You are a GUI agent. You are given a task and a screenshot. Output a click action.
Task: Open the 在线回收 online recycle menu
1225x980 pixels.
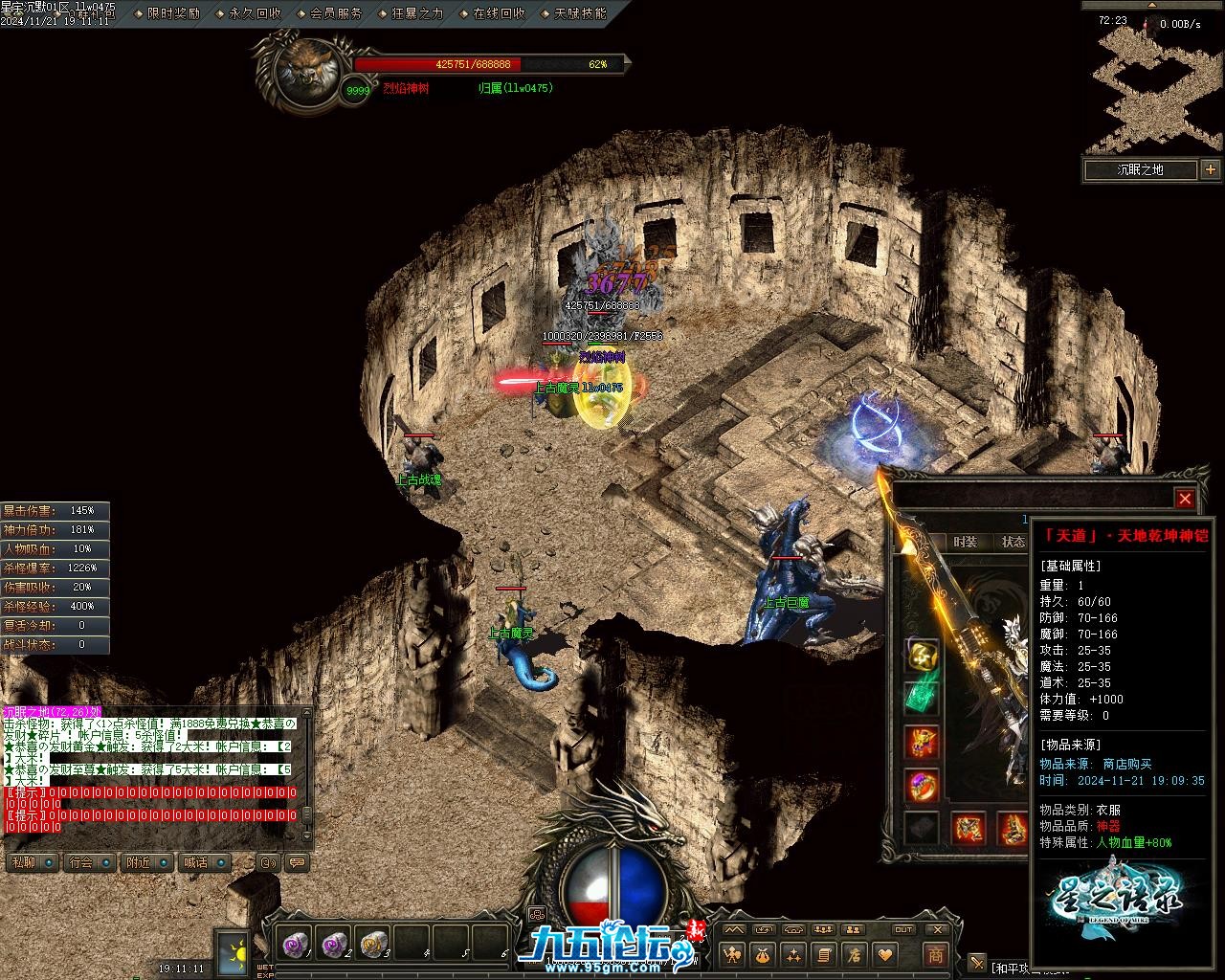click(x=499, y=13)
